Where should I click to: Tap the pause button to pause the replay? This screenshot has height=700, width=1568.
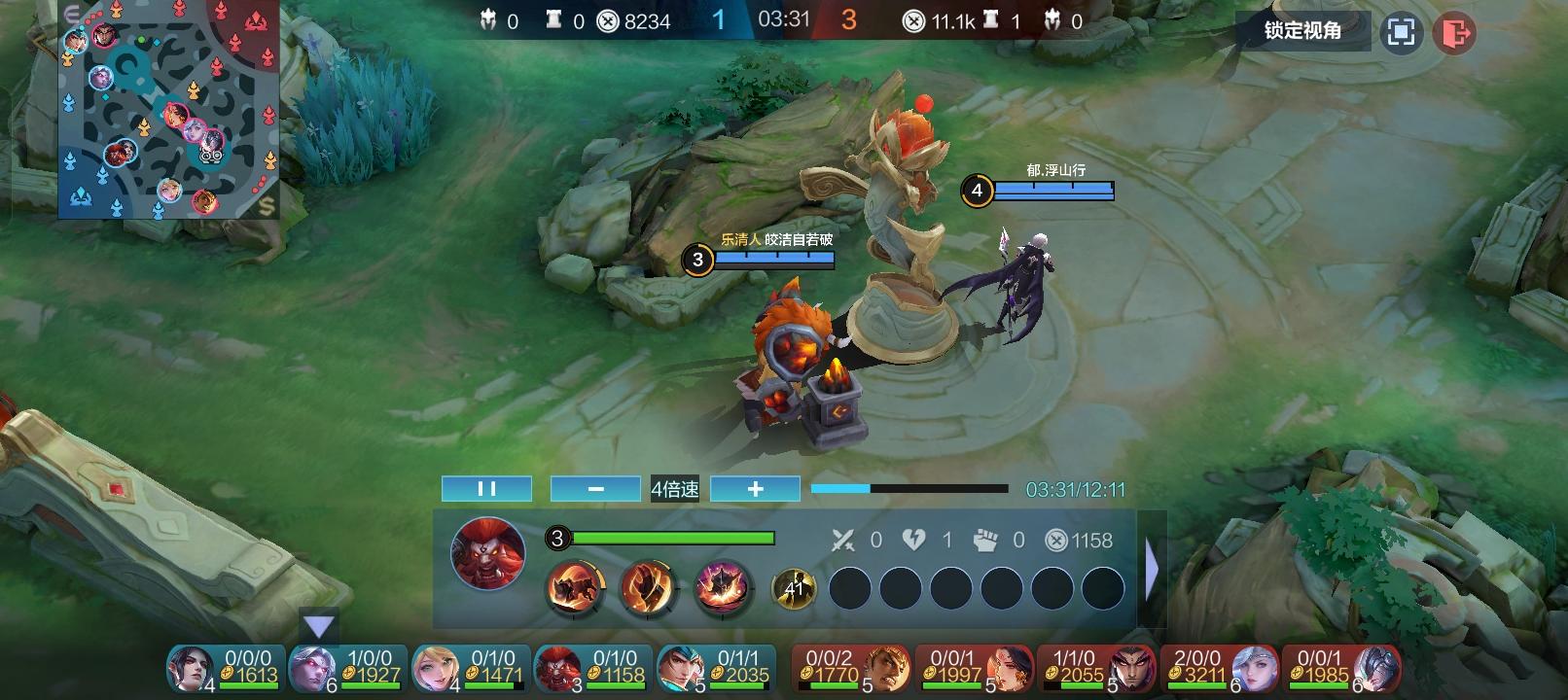tap(486, 488)
